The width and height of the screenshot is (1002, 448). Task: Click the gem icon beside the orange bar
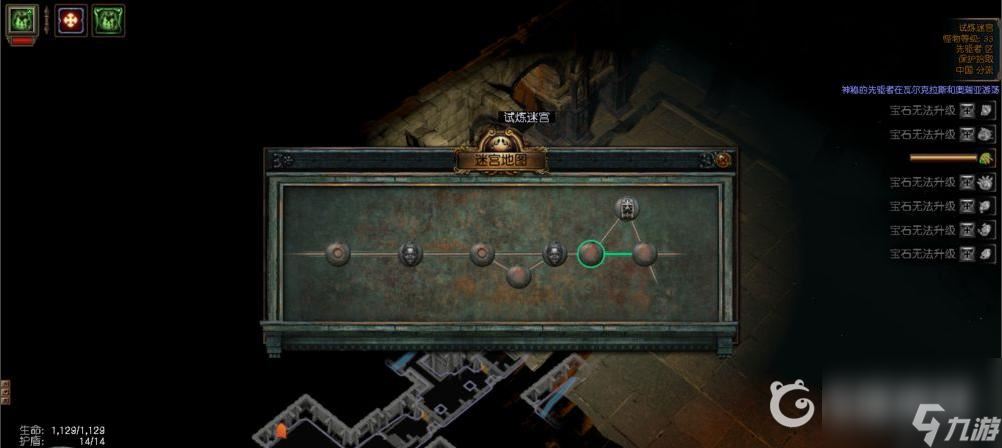coord(985,158)
